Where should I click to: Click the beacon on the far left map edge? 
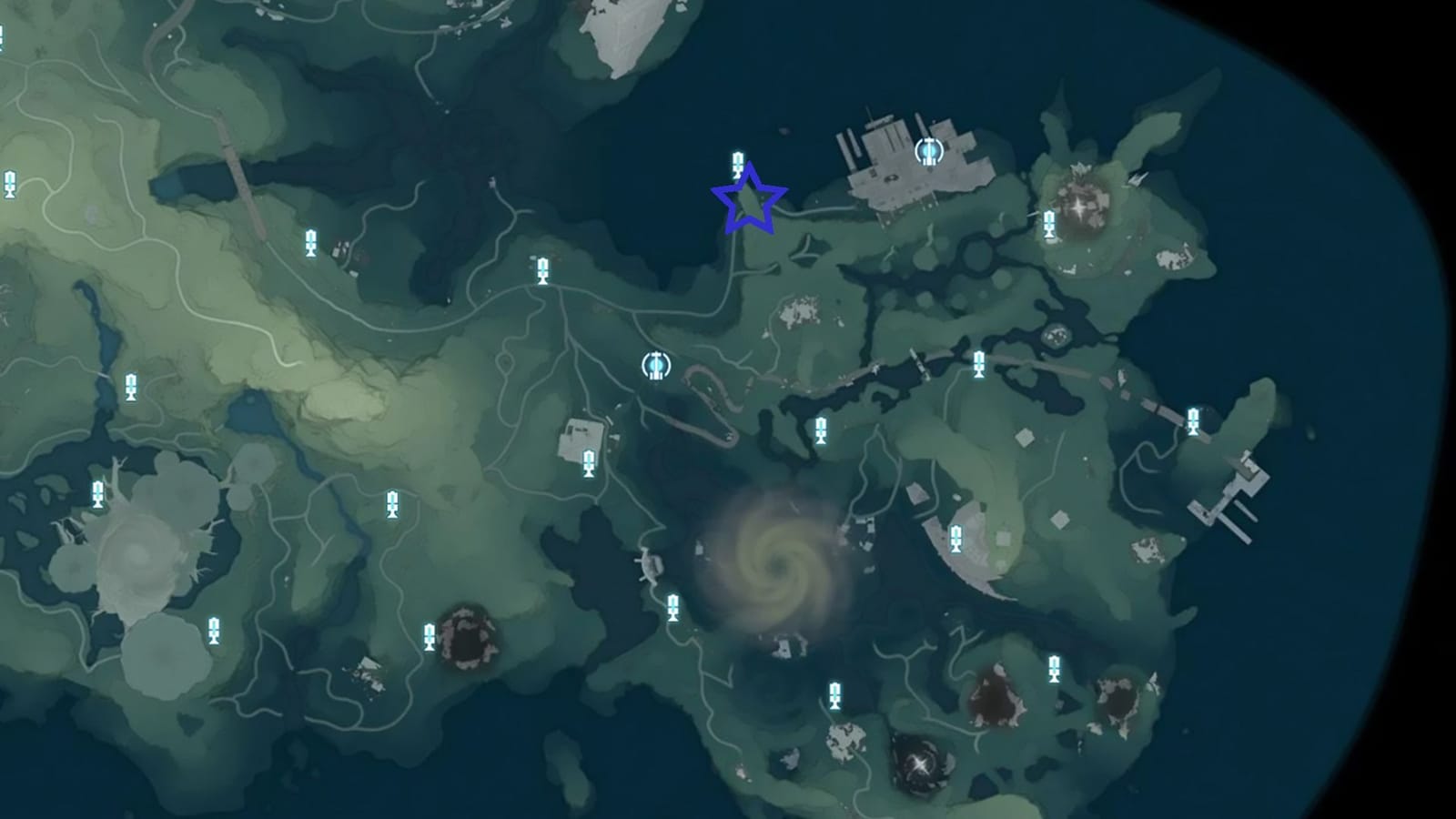(10, 182)
